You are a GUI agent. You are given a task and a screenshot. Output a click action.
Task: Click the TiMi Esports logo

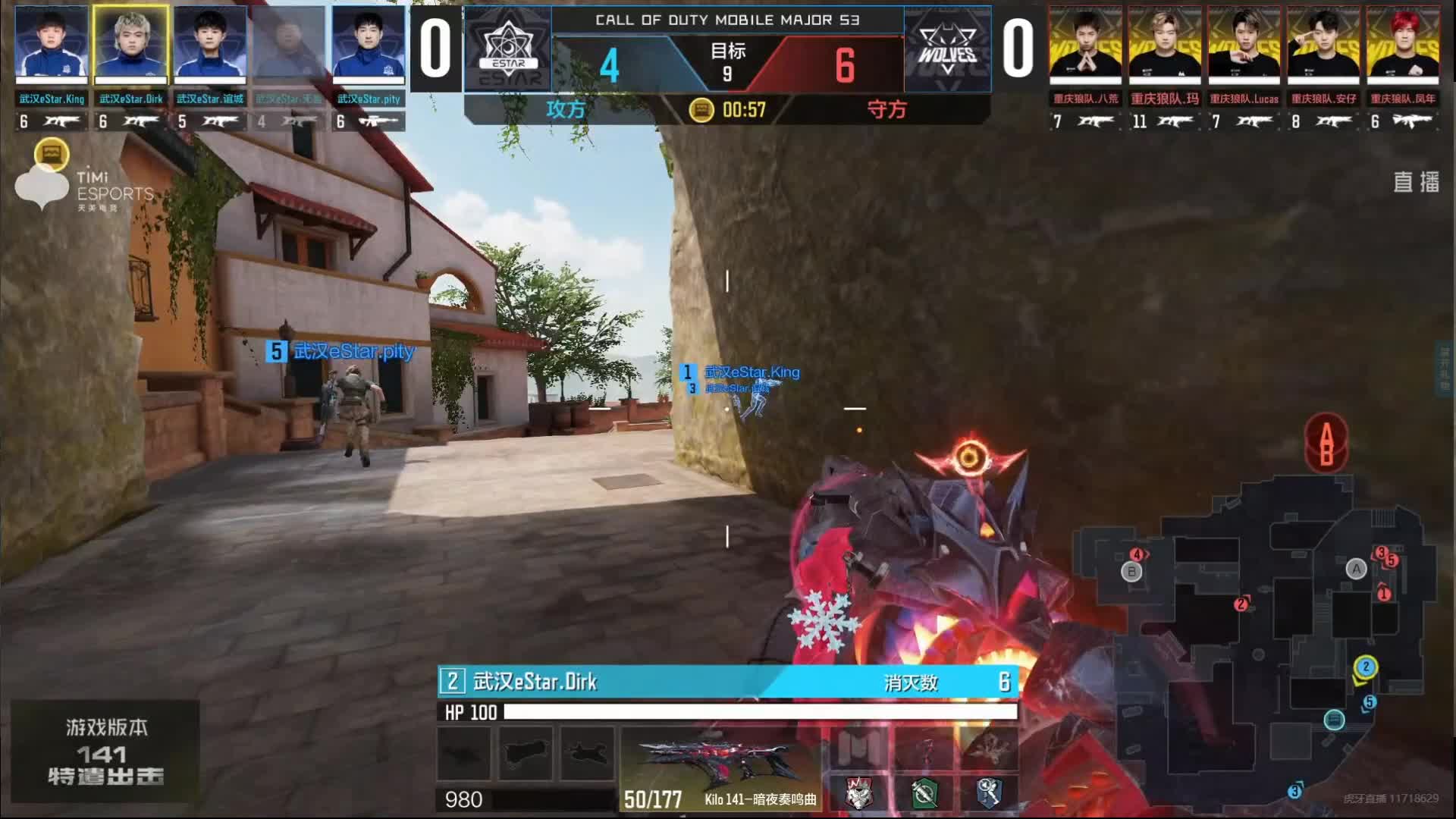[x=83, y=186]
